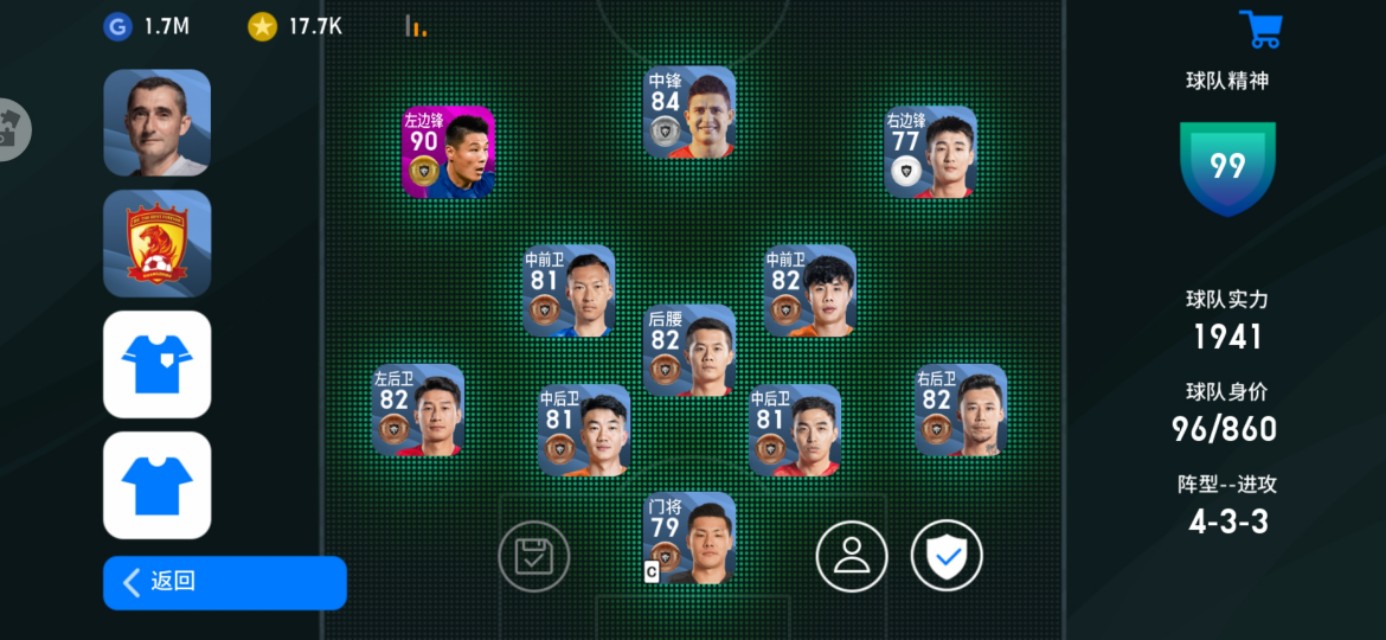Click the save squad disk icon

coord(534,556)
